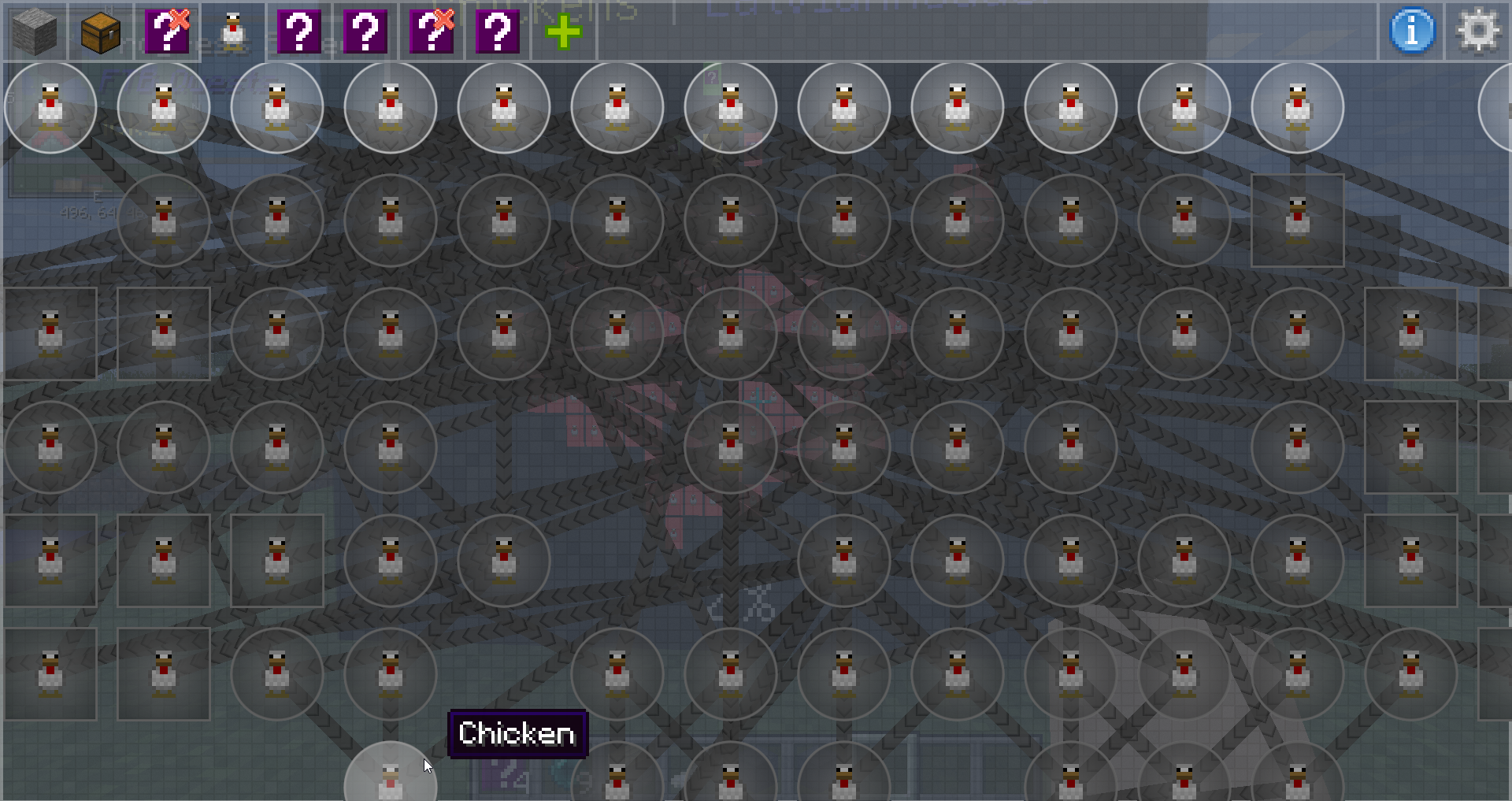
Task: Open settings with the gear icon
Action: coord(1478,32)
